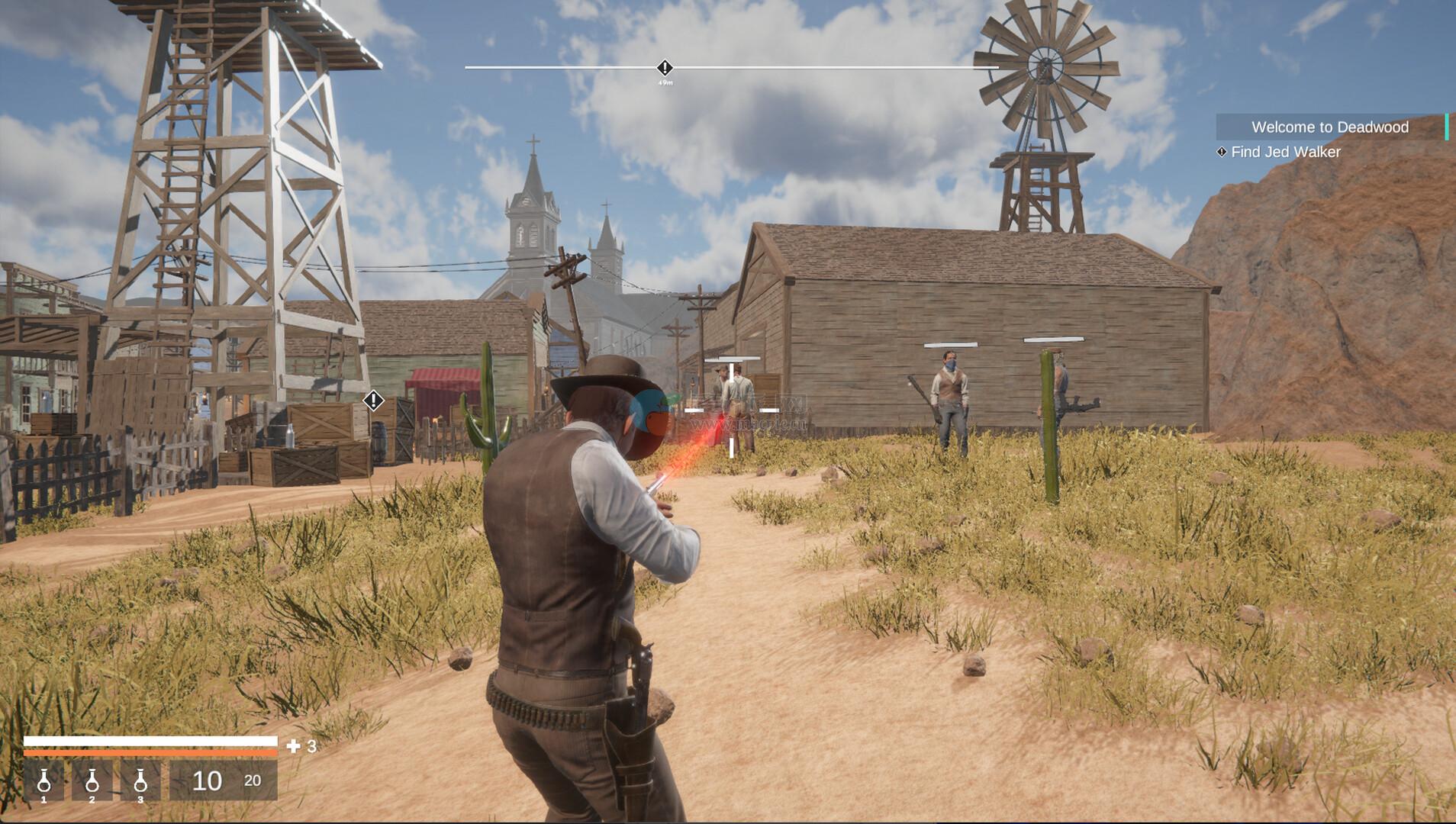Select the Find Jed Walker objective
This screenshot has width=1456, height=824.
point(1285,152)
